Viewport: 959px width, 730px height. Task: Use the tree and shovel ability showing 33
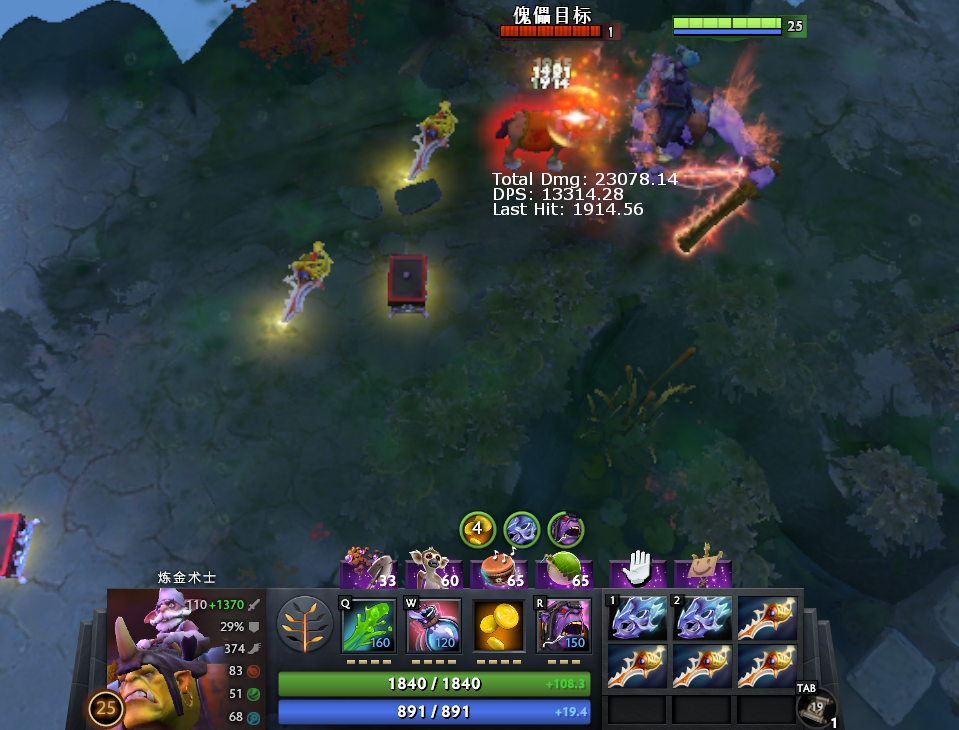click(369, 571)
